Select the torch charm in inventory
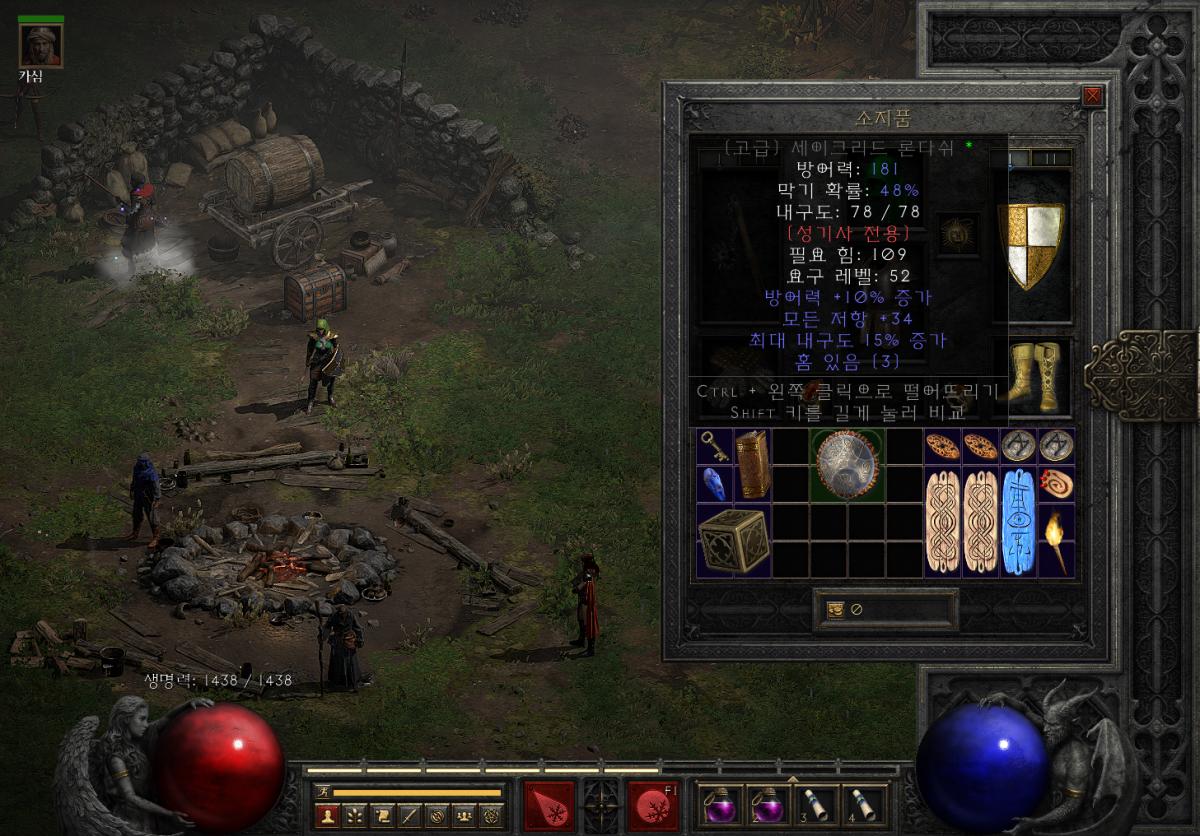 coord(1056,540)
